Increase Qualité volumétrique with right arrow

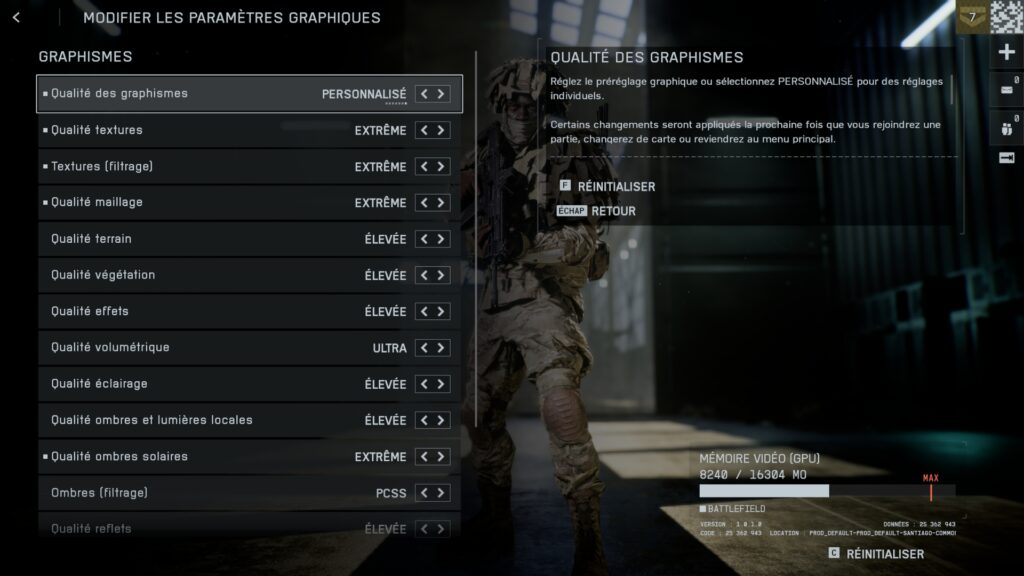(441, 348)
